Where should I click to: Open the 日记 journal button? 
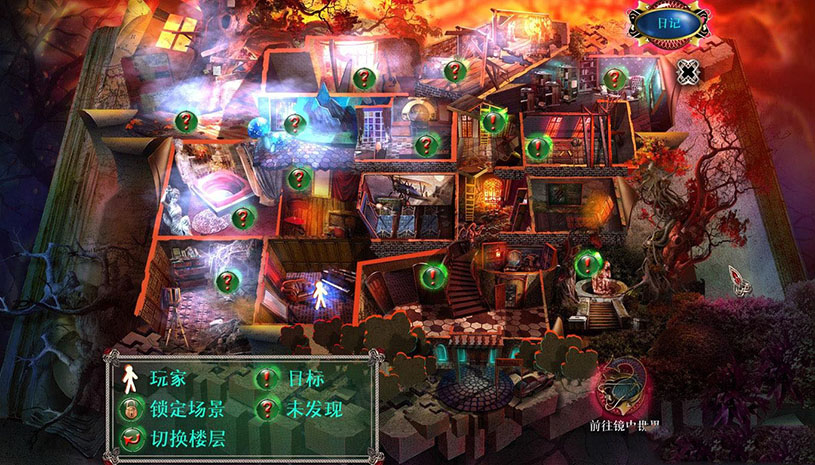click(669, 20)
